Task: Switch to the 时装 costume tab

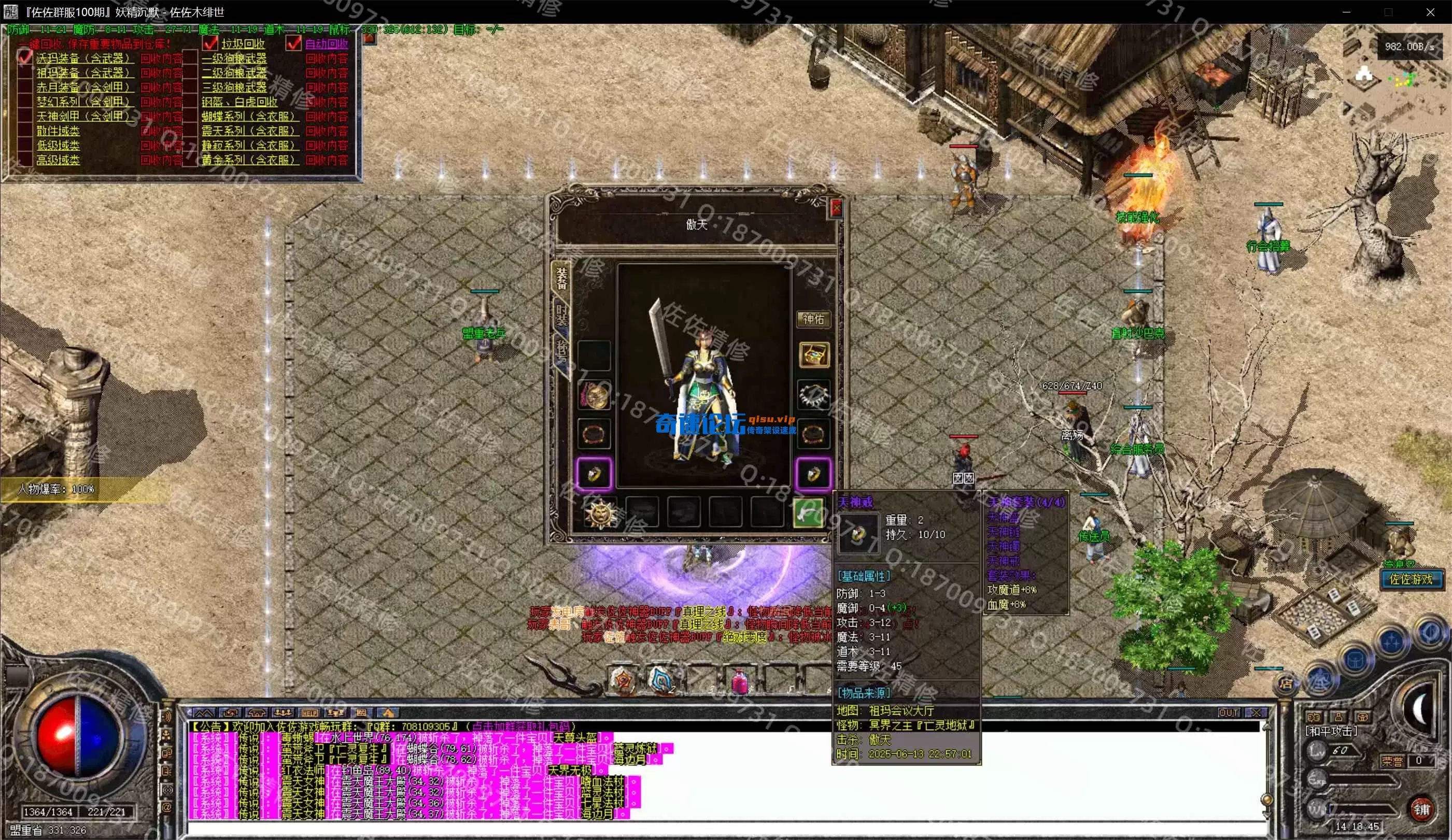Action: tap(561, 315)
